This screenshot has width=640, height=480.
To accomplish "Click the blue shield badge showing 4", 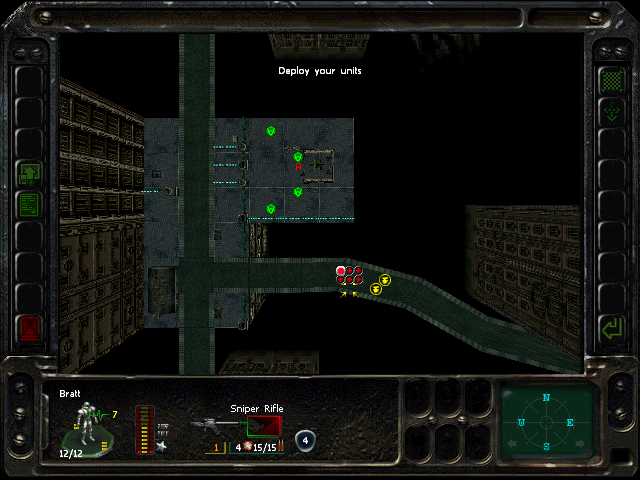I will click(x=306, y=439).
